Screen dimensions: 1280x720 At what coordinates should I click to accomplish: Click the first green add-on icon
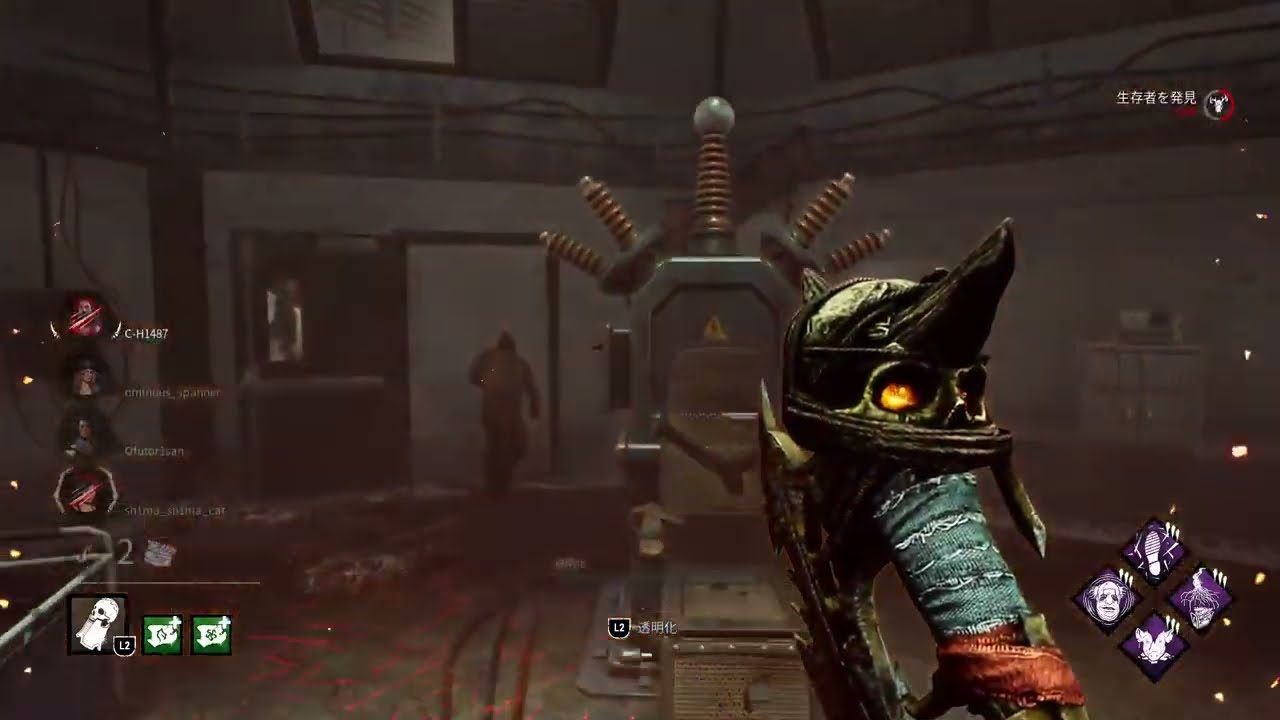[x=162, y=635]
